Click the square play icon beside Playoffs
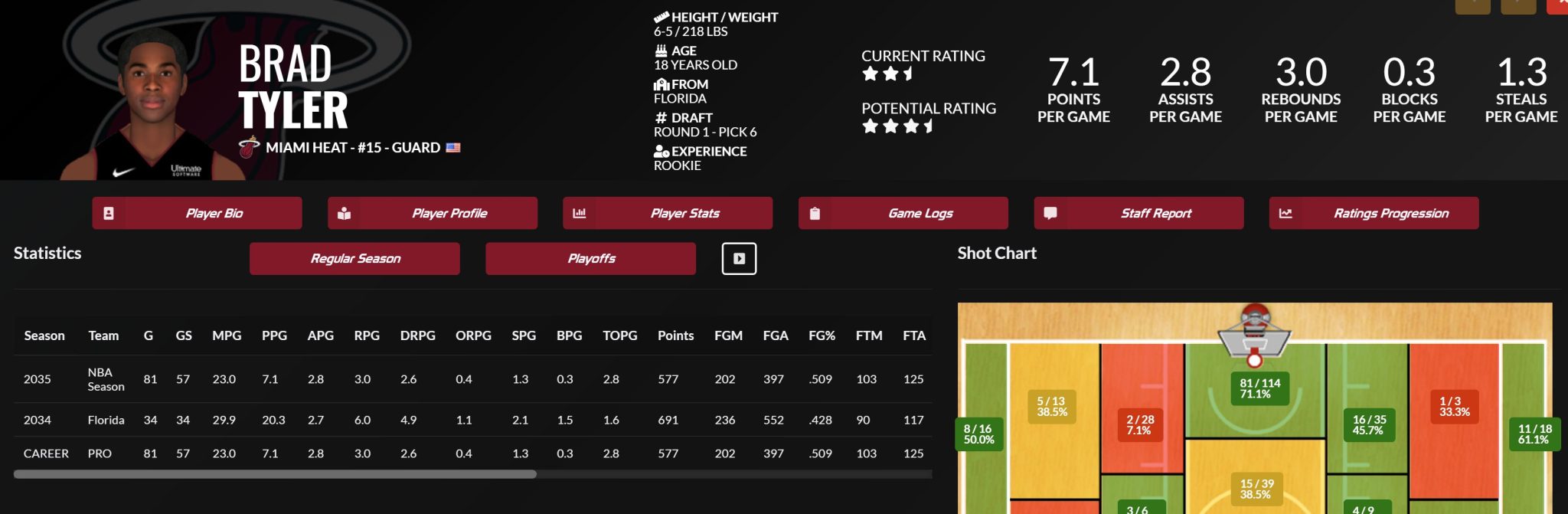 pyautogui.click(x=739, y=259)
